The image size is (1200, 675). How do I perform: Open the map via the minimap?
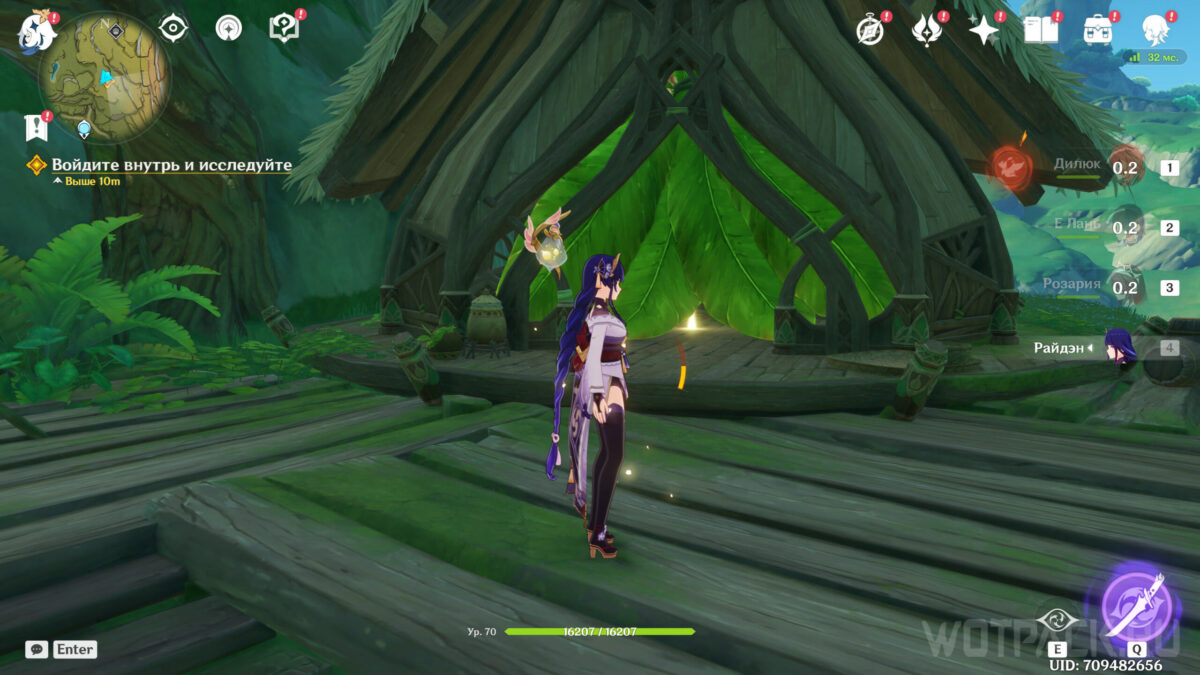point(105,75)
